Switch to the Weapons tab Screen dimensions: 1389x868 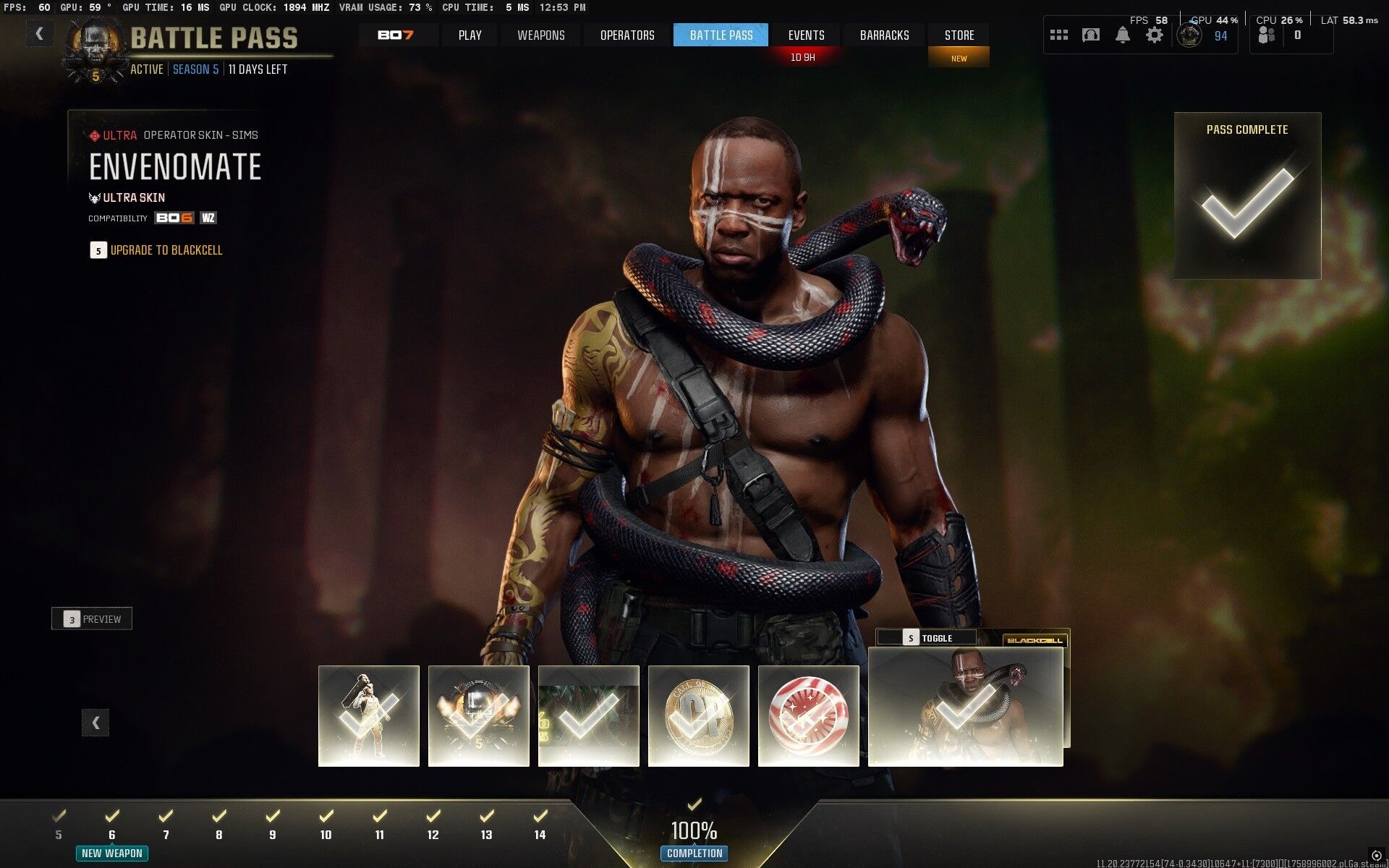pos(540,35)
